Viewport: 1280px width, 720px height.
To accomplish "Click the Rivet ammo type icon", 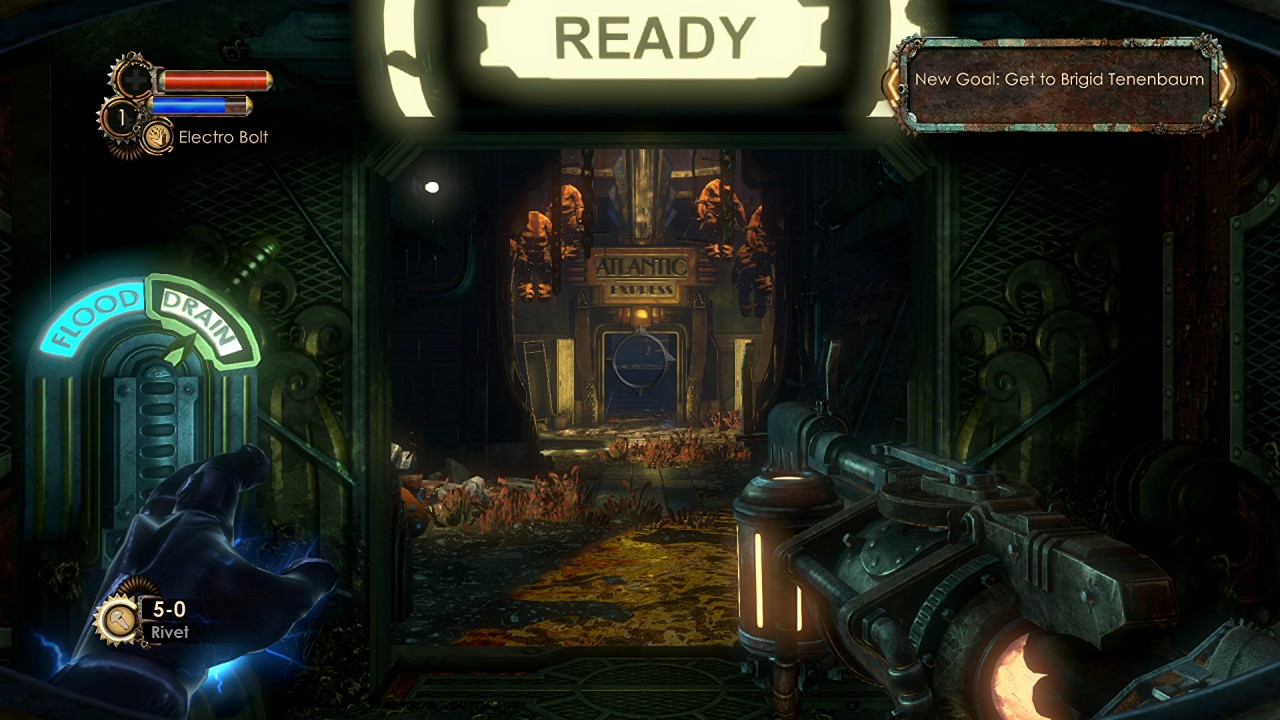I will click(118, 620).
